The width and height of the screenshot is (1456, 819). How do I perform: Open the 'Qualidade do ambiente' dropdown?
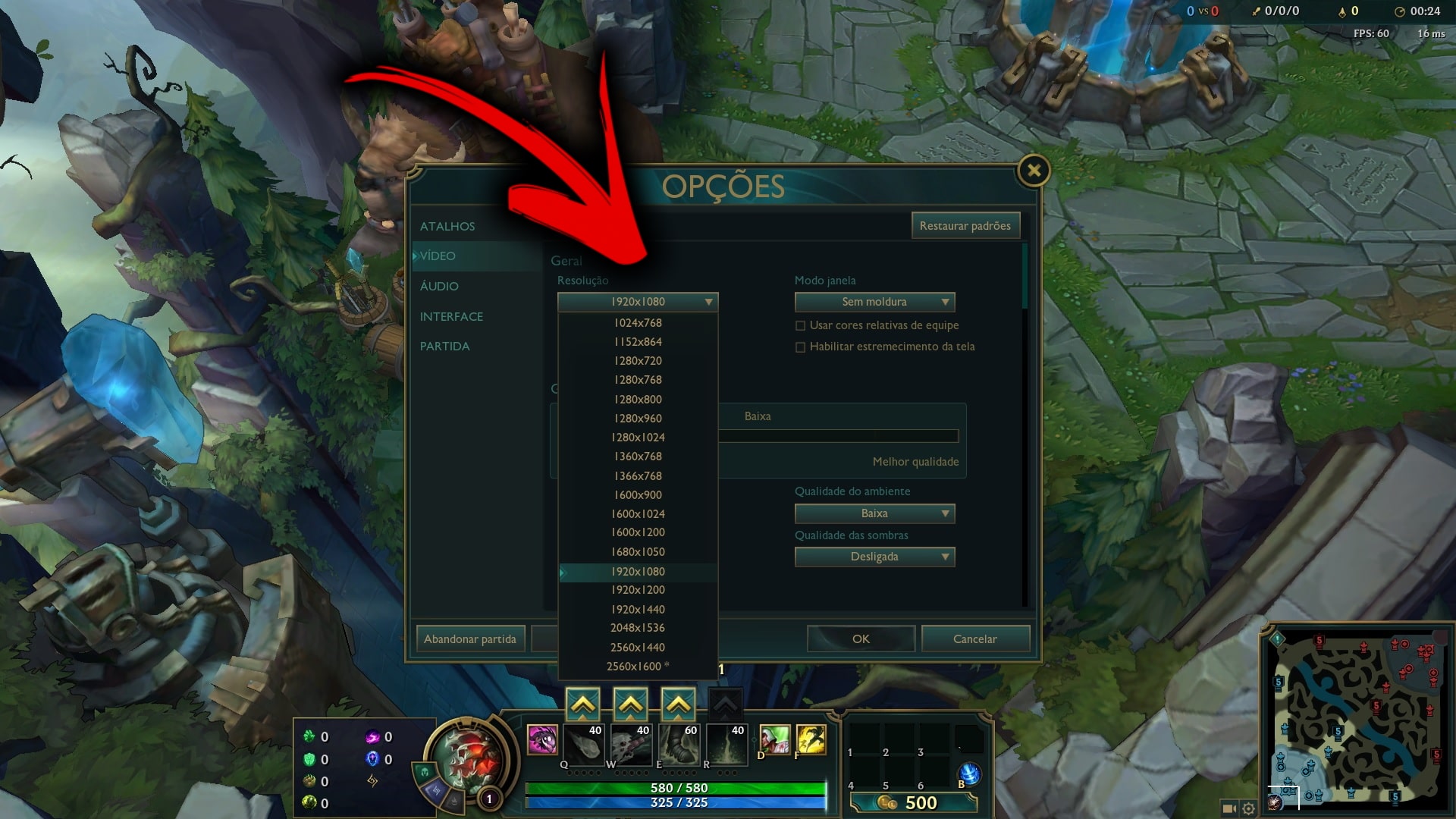pos(874,513)
